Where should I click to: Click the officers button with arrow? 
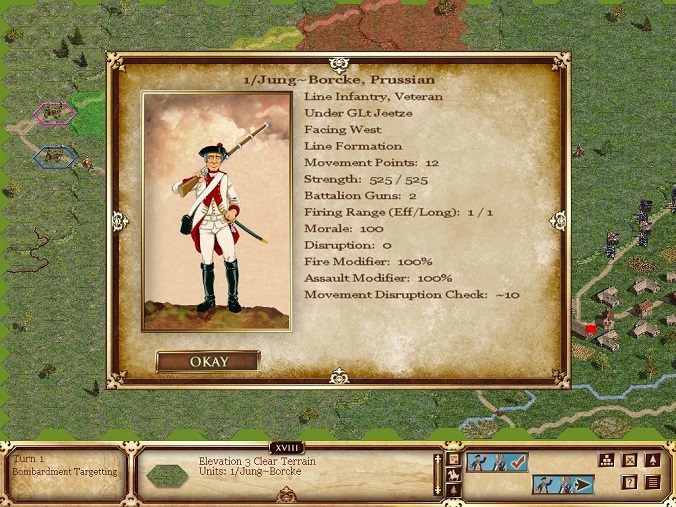[564, 485]
